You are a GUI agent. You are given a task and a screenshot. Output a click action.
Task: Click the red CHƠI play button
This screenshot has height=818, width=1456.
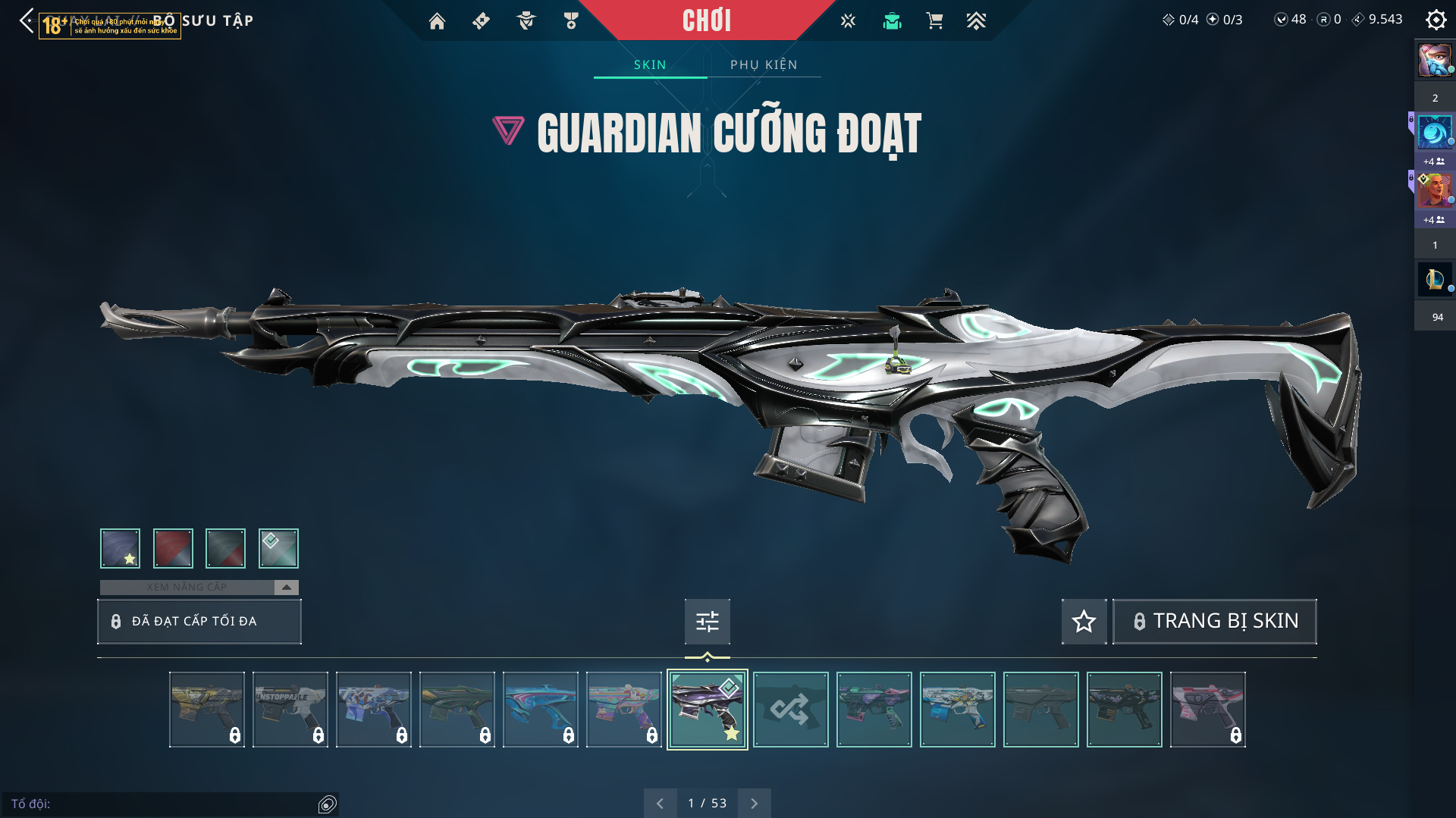tap(707, 20)
